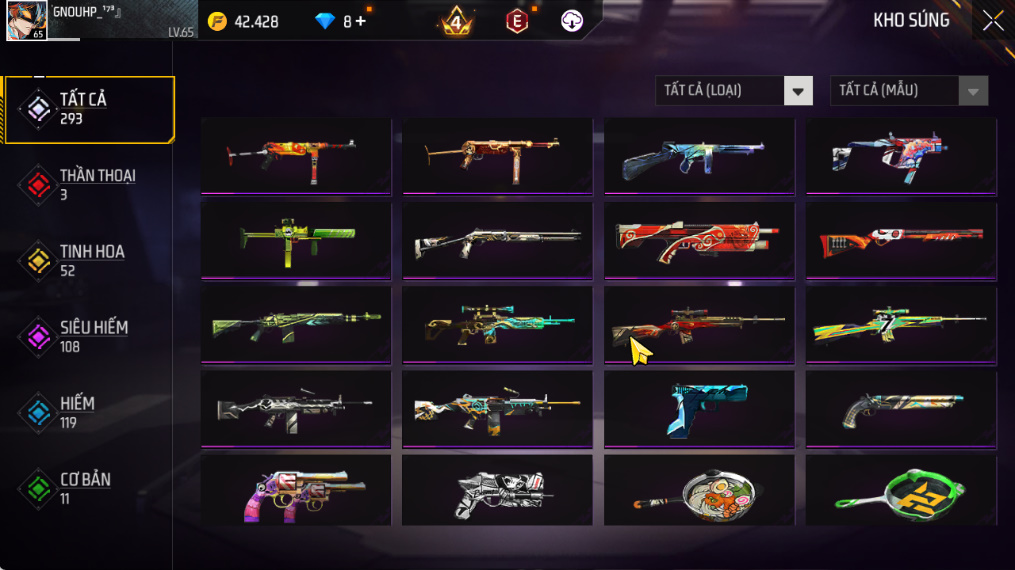Tap the cloud download icon

point(572,21)
